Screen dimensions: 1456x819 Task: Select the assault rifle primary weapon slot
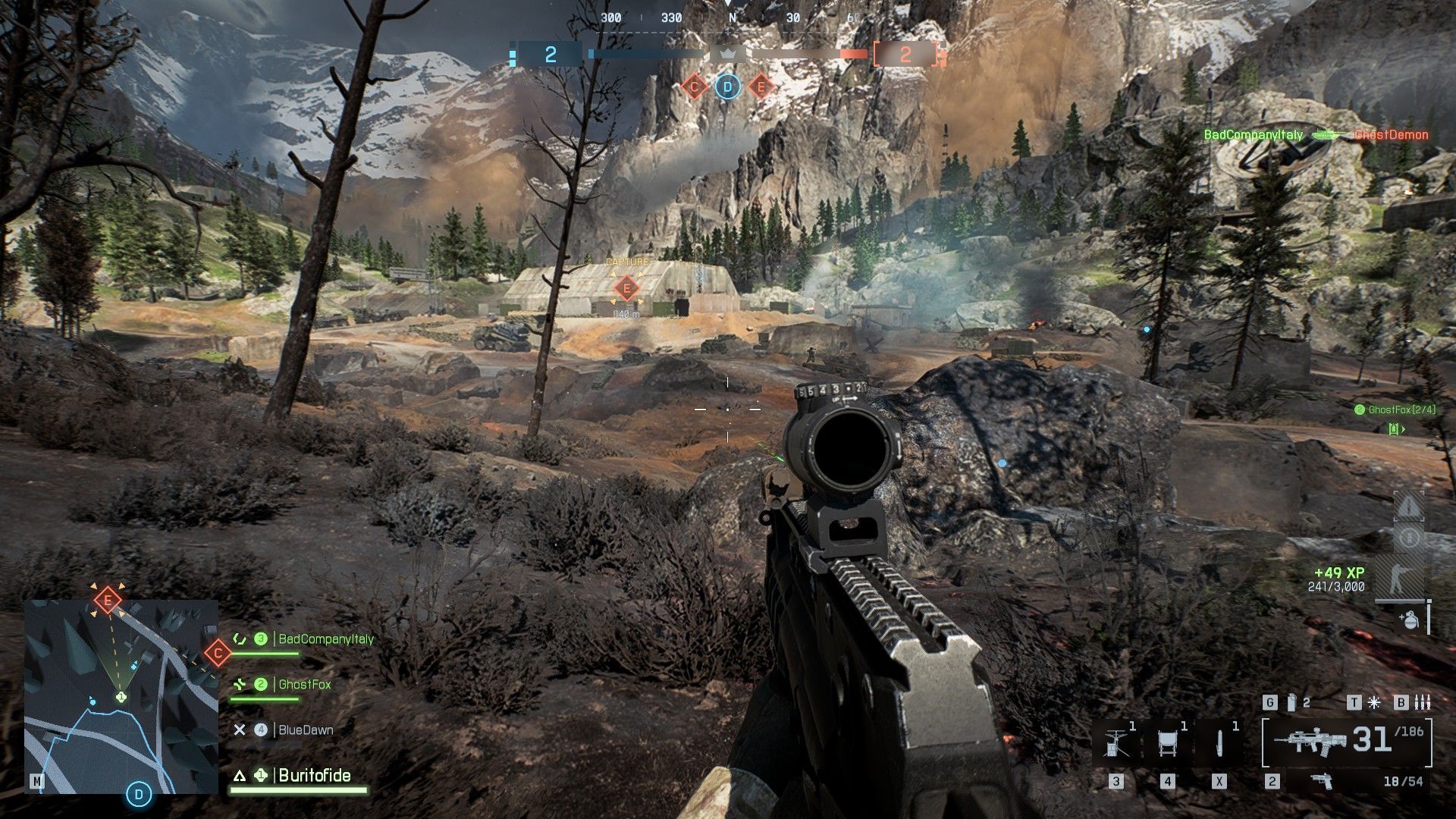pos(1346,739)
